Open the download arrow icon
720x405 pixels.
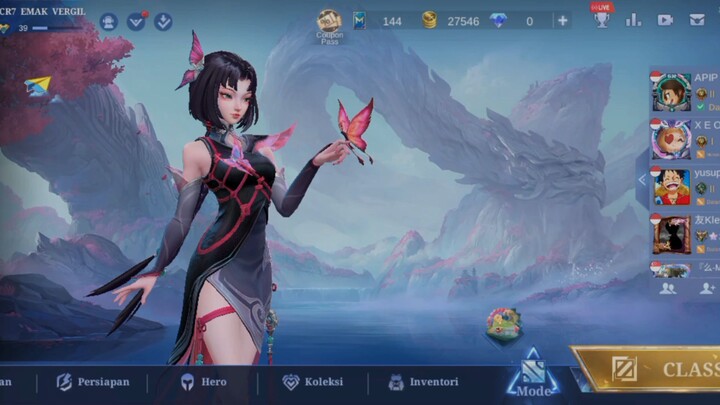tap(163, 21)
